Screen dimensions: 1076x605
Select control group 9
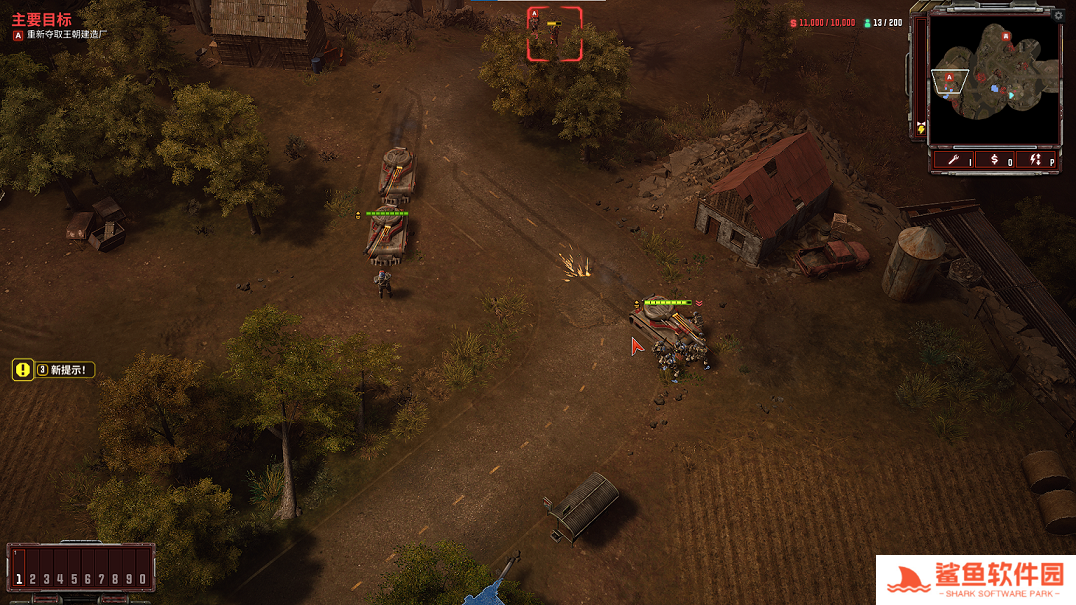(129, 578)
